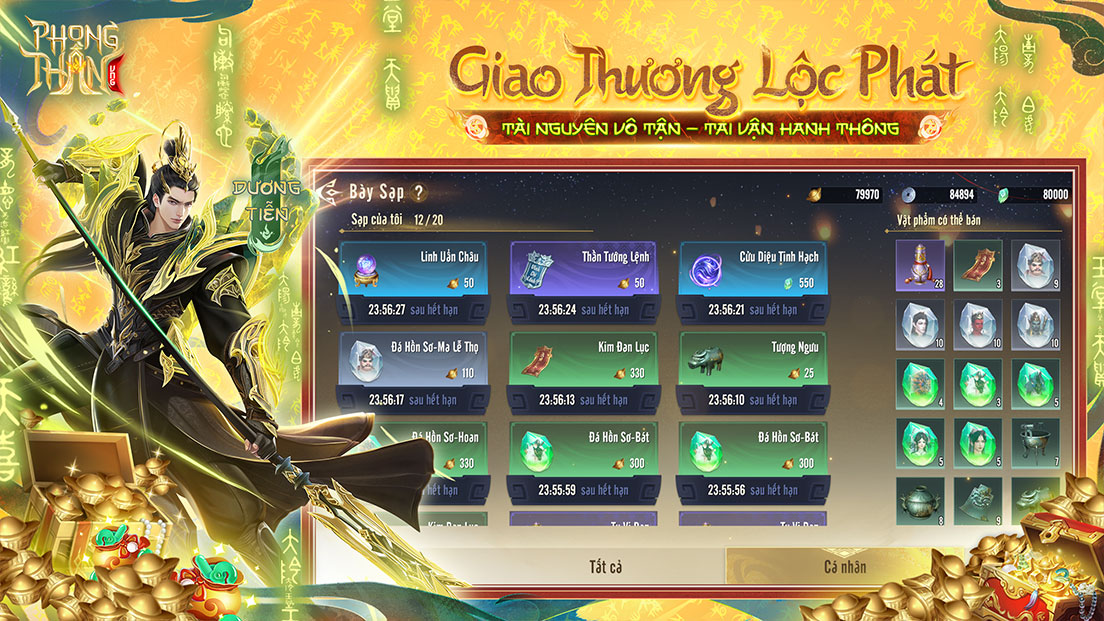Viewport: 1104px width, 621px height.
Task: Pick the red scroll item in sellable items
Action: pos(978,265)
